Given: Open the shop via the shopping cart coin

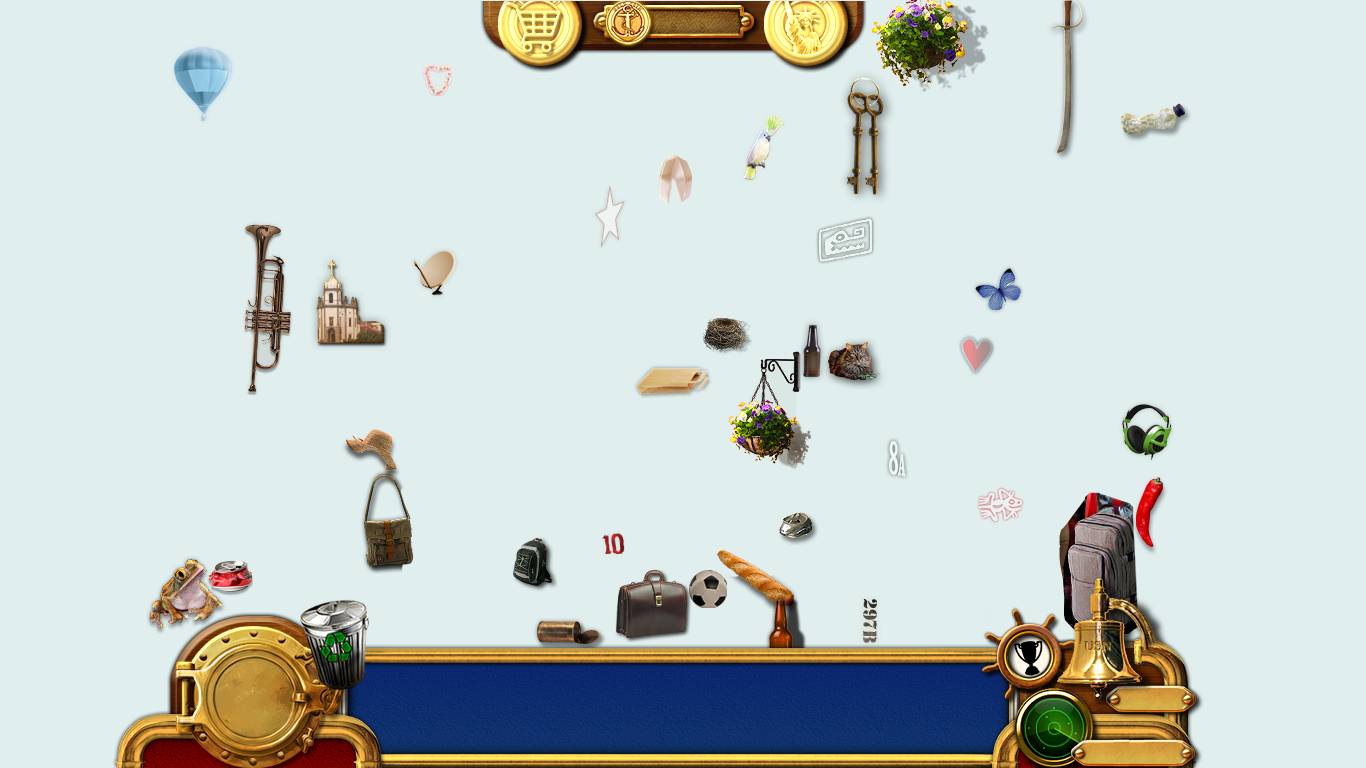Looking at the screenshot, I should pyautogui.click(x=539, y=29).
